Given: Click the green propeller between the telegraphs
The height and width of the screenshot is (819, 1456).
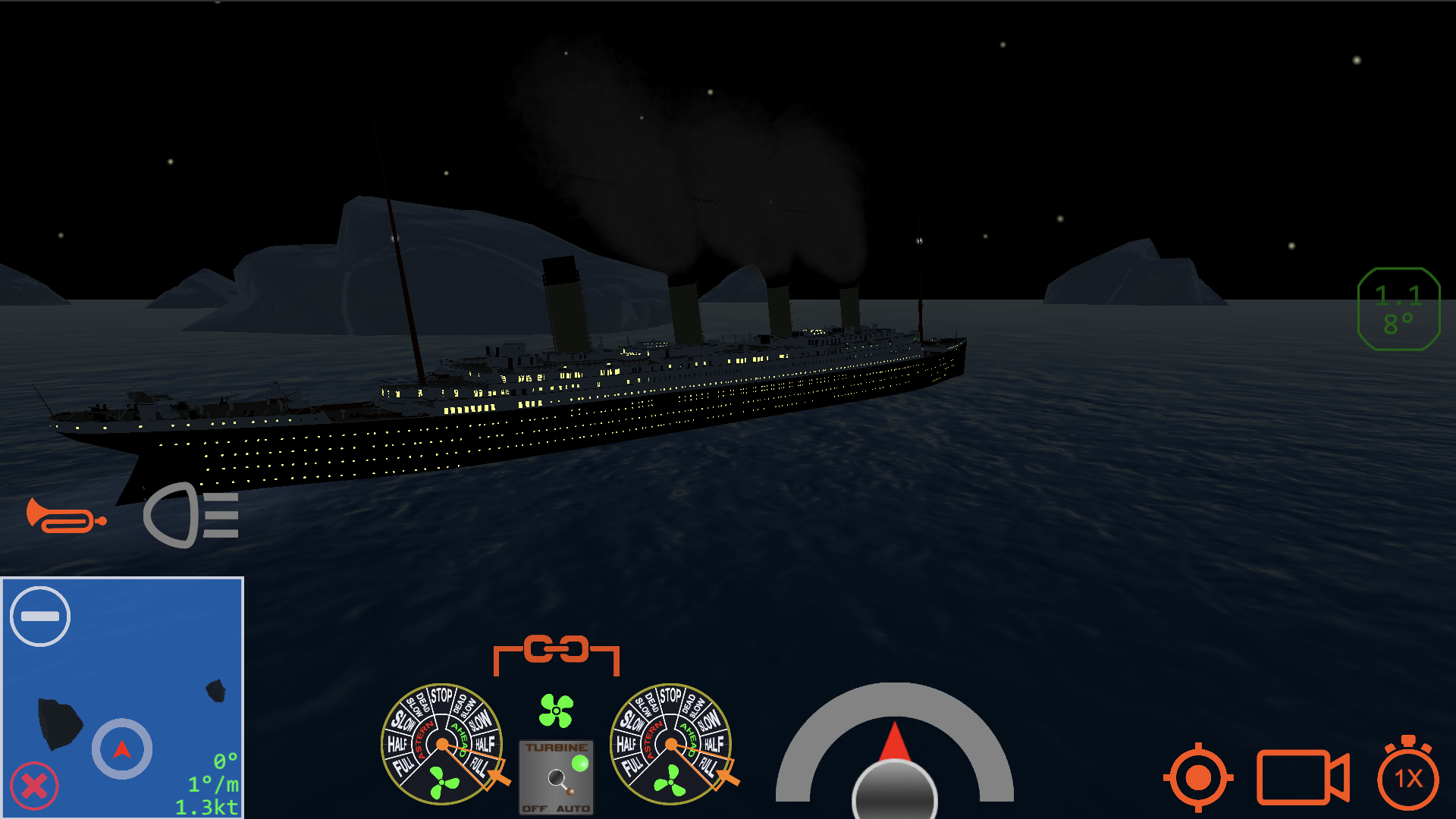Looking at the screenshot, I should tap(556, 710).
